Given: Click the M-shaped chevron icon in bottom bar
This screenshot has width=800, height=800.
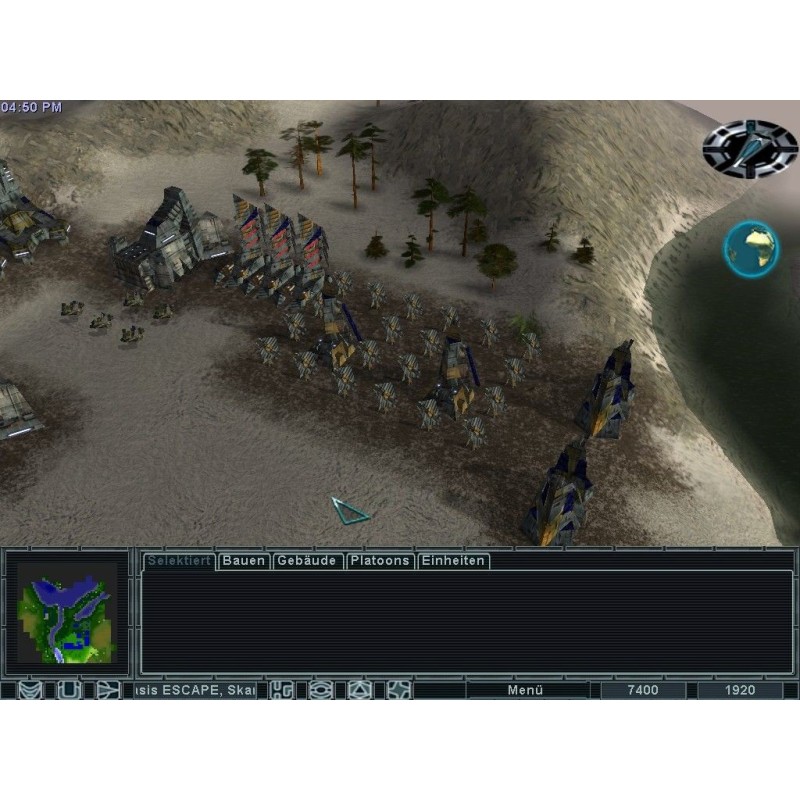Looking at the screenshot, I should [30, 690].
